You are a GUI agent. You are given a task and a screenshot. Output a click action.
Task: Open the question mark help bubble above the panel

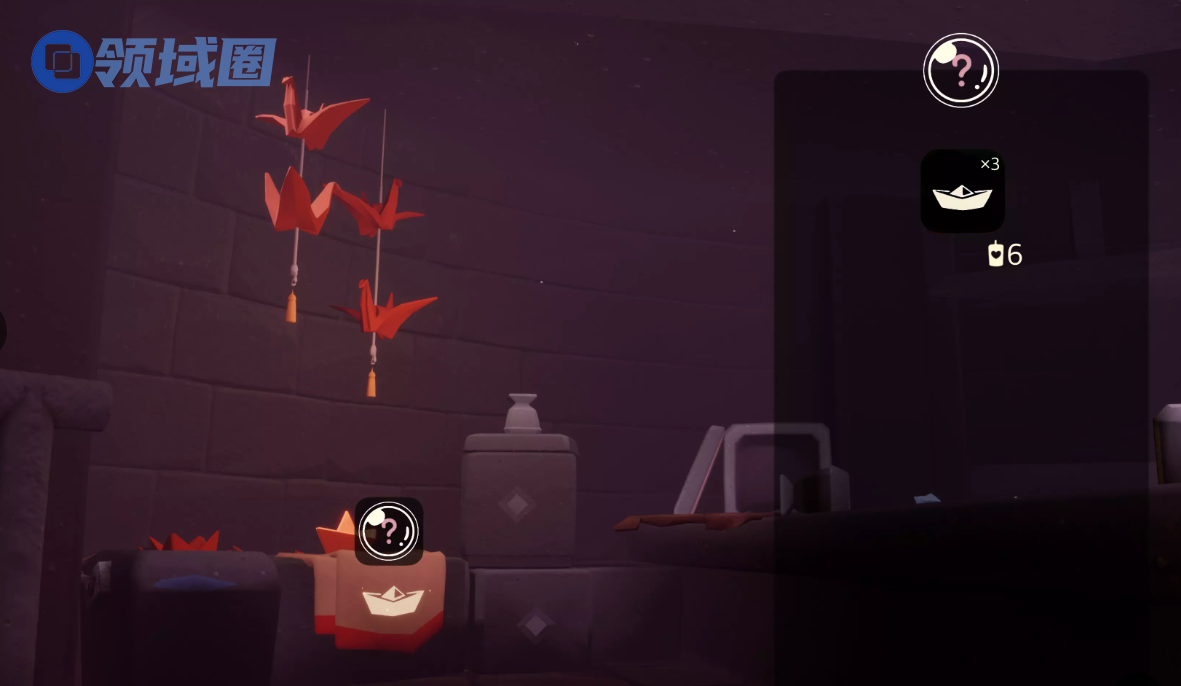(960, 70)
